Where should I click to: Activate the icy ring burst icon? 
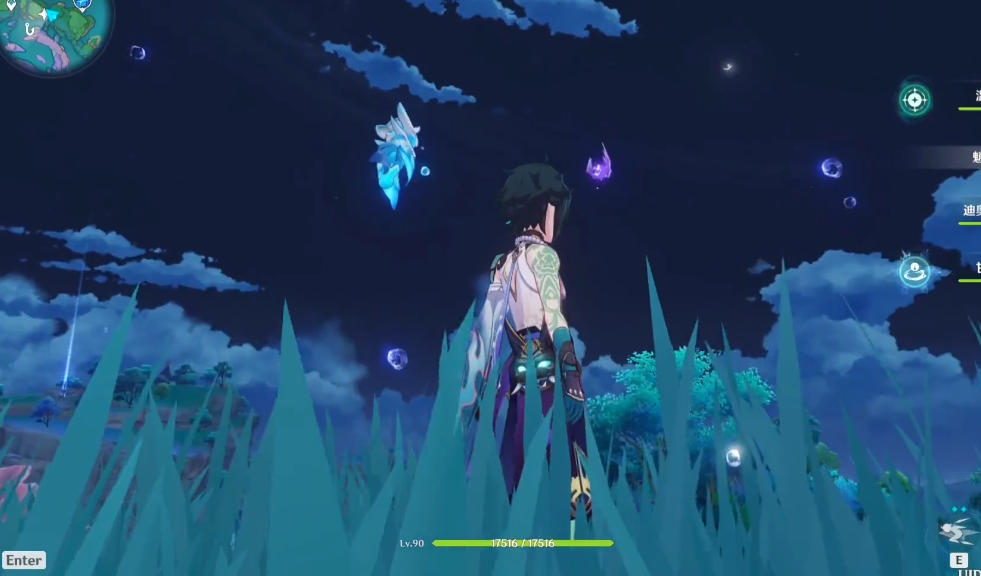913,271
